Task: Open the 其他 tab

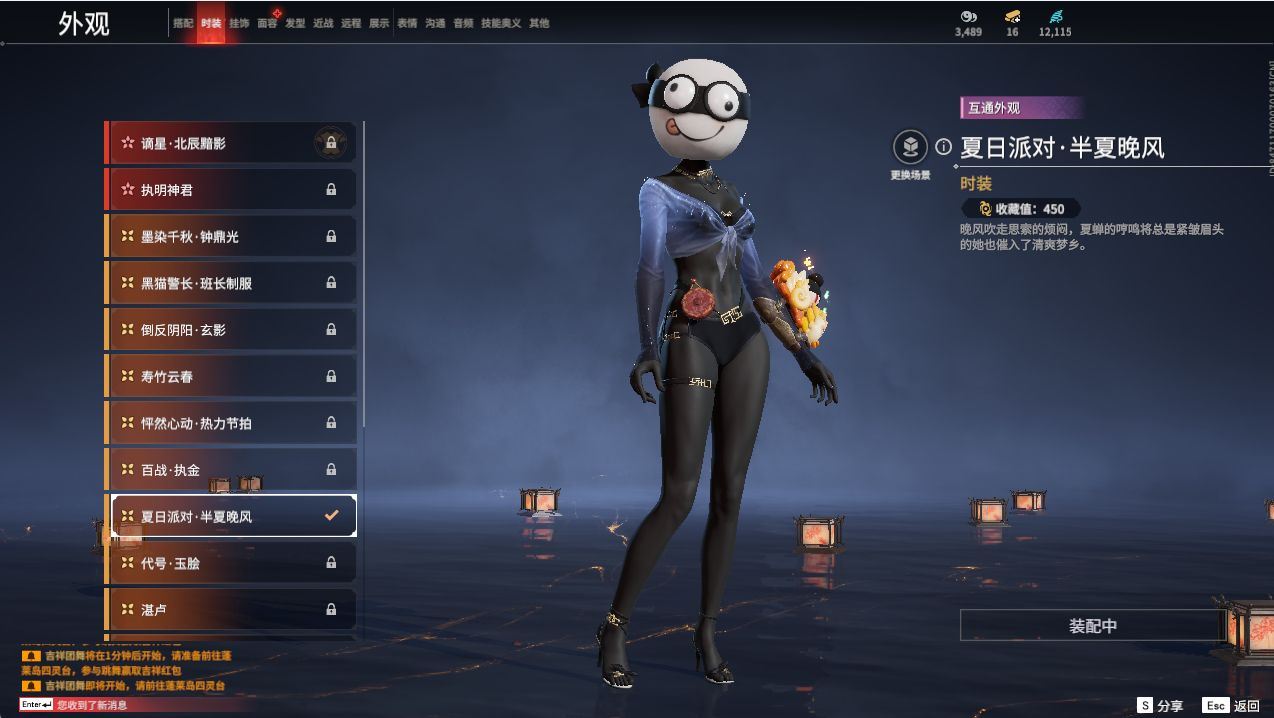Action: (539, 23)
